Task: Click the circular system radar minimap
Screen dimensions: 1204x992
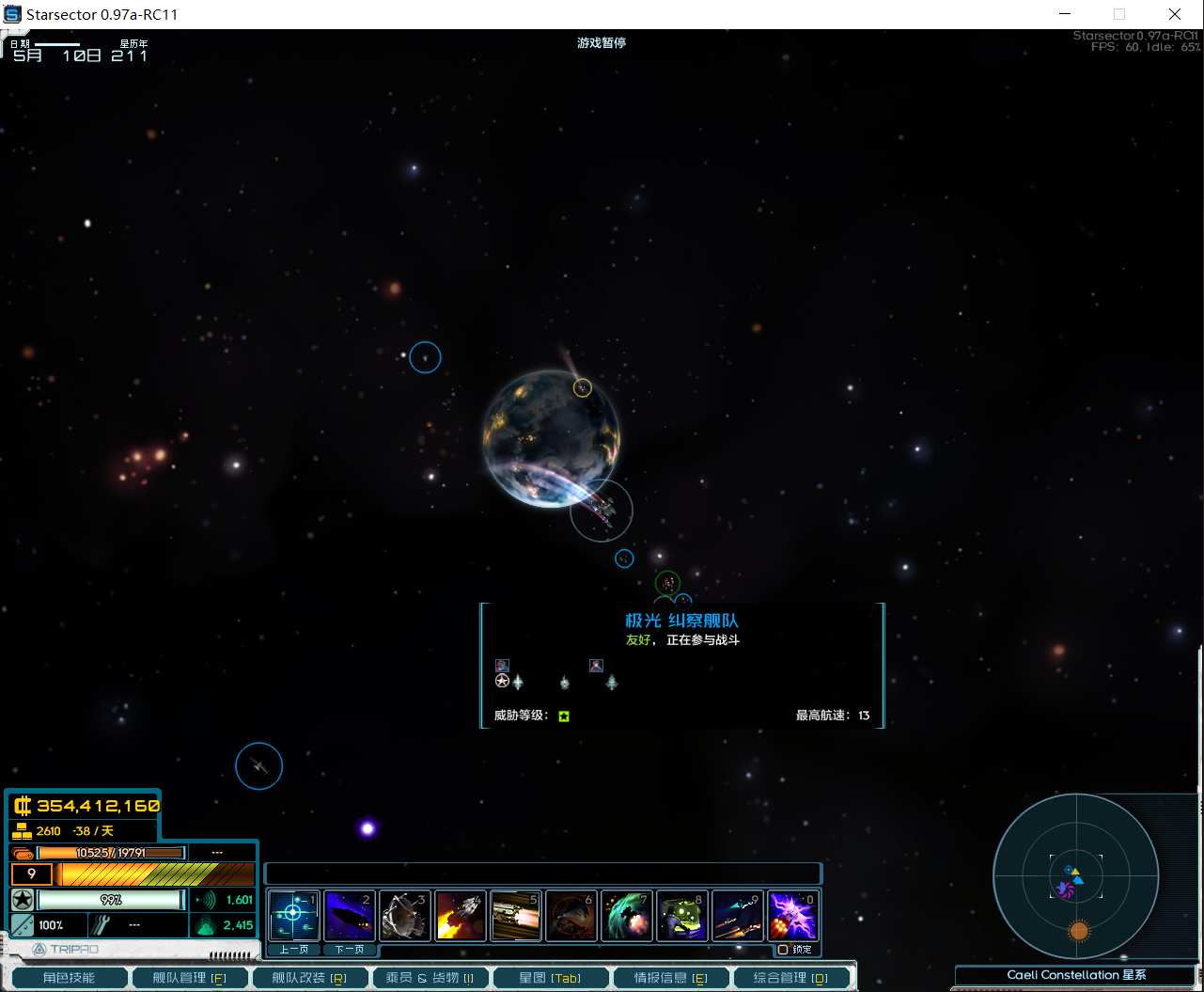Action: (1075, 876)
